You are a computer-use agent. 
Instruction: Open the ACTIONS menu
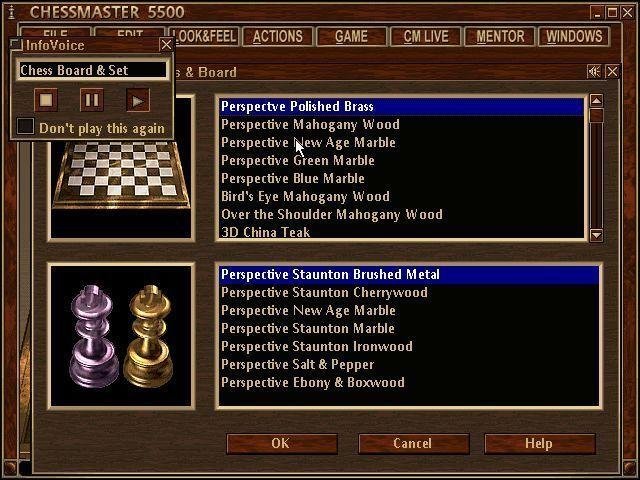pyautogui.click(x=277, y=36)
